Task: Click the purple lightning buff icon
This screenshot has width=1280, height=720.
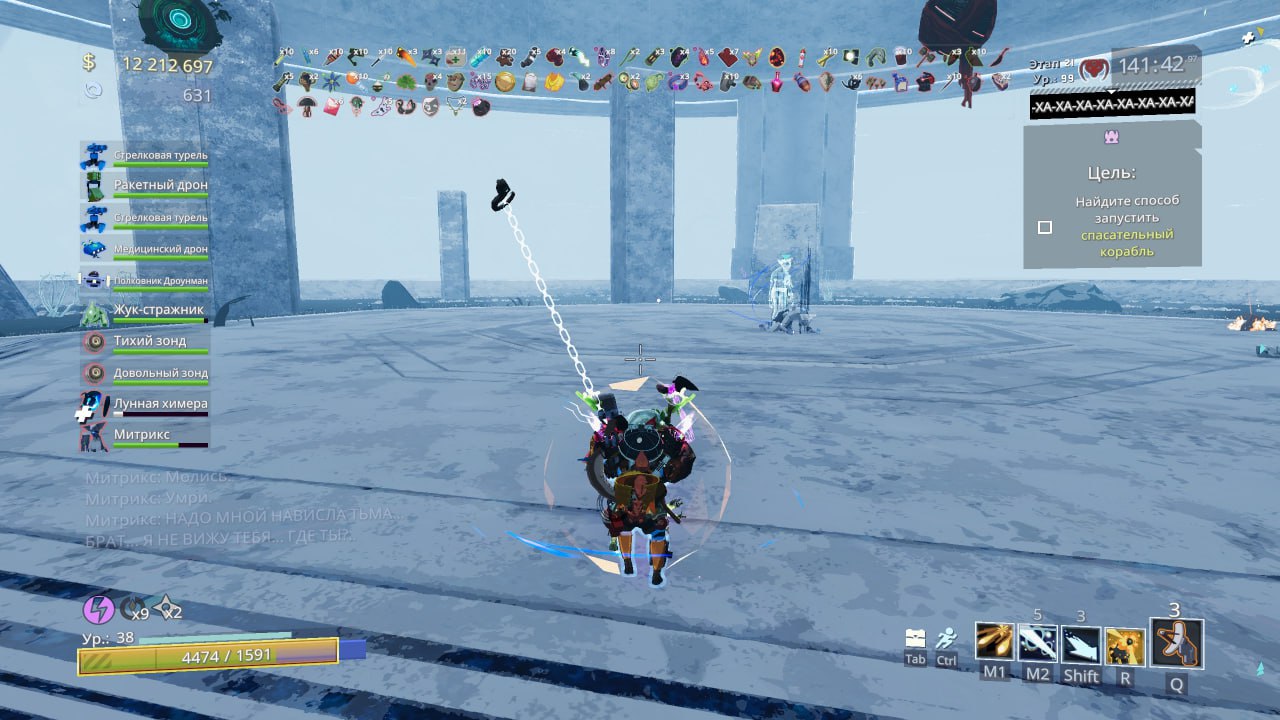Action: coord(98,609)
